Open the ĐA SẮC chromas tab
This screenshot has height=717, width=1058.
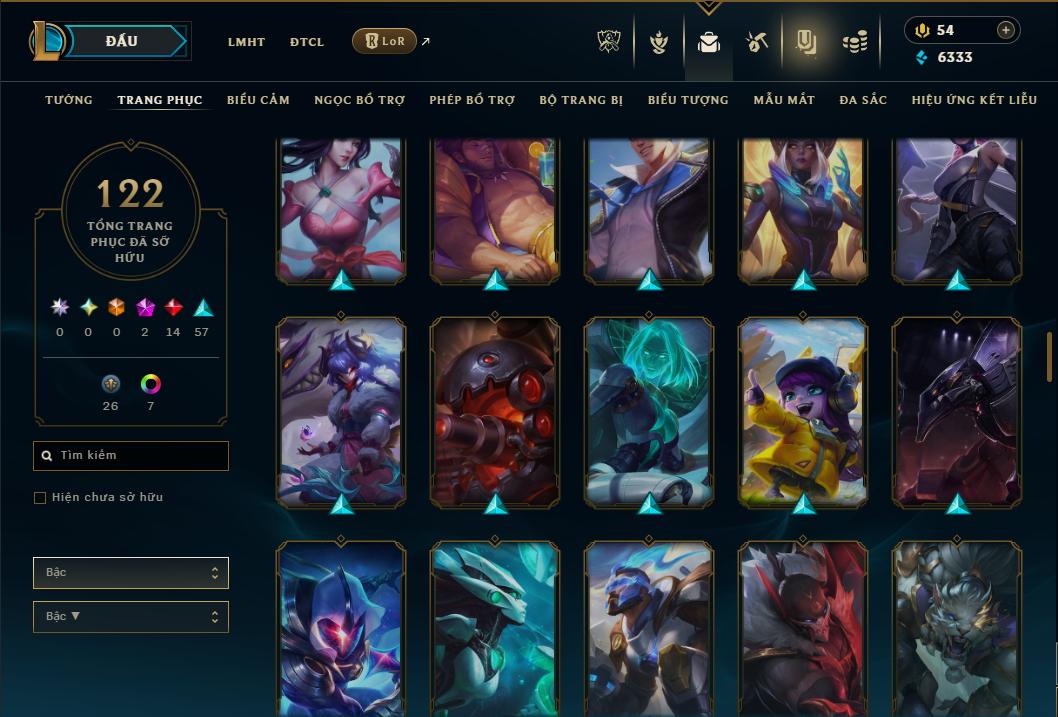pos(863,100)
